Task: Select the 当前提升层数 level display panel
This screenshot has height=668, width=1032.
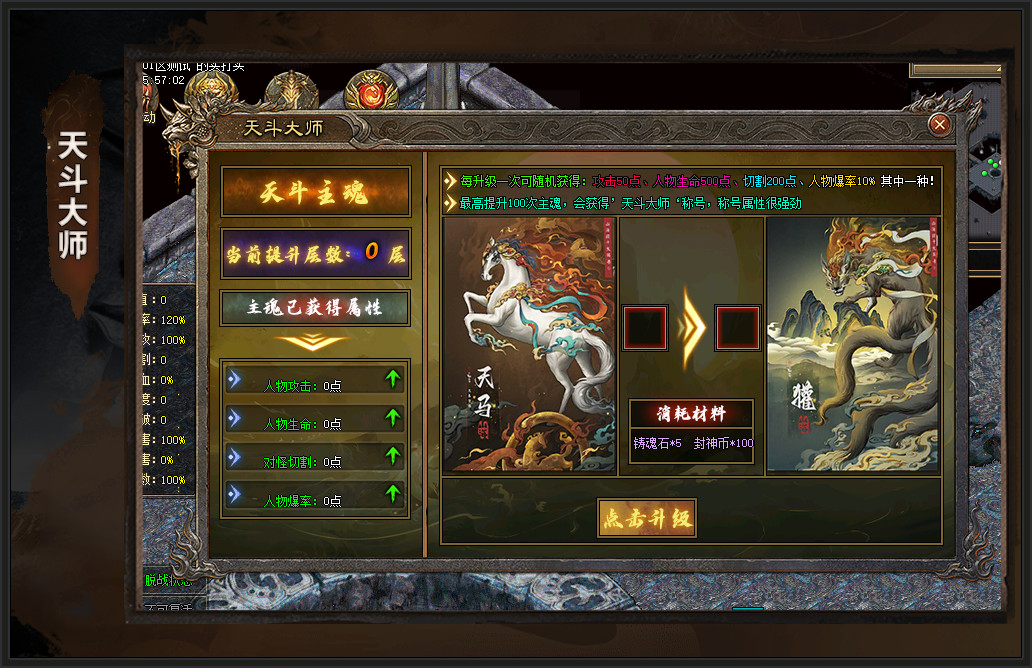Action: click(315, 253)
